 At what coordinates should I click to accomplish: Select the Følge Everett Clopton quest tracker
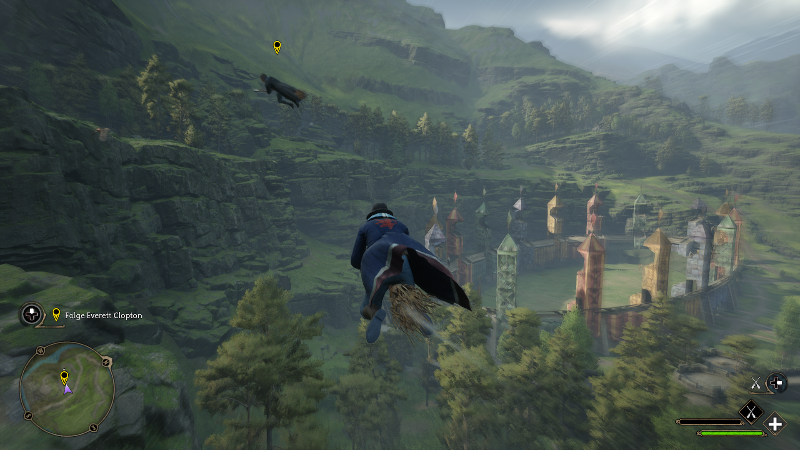(x=98, y=315)
